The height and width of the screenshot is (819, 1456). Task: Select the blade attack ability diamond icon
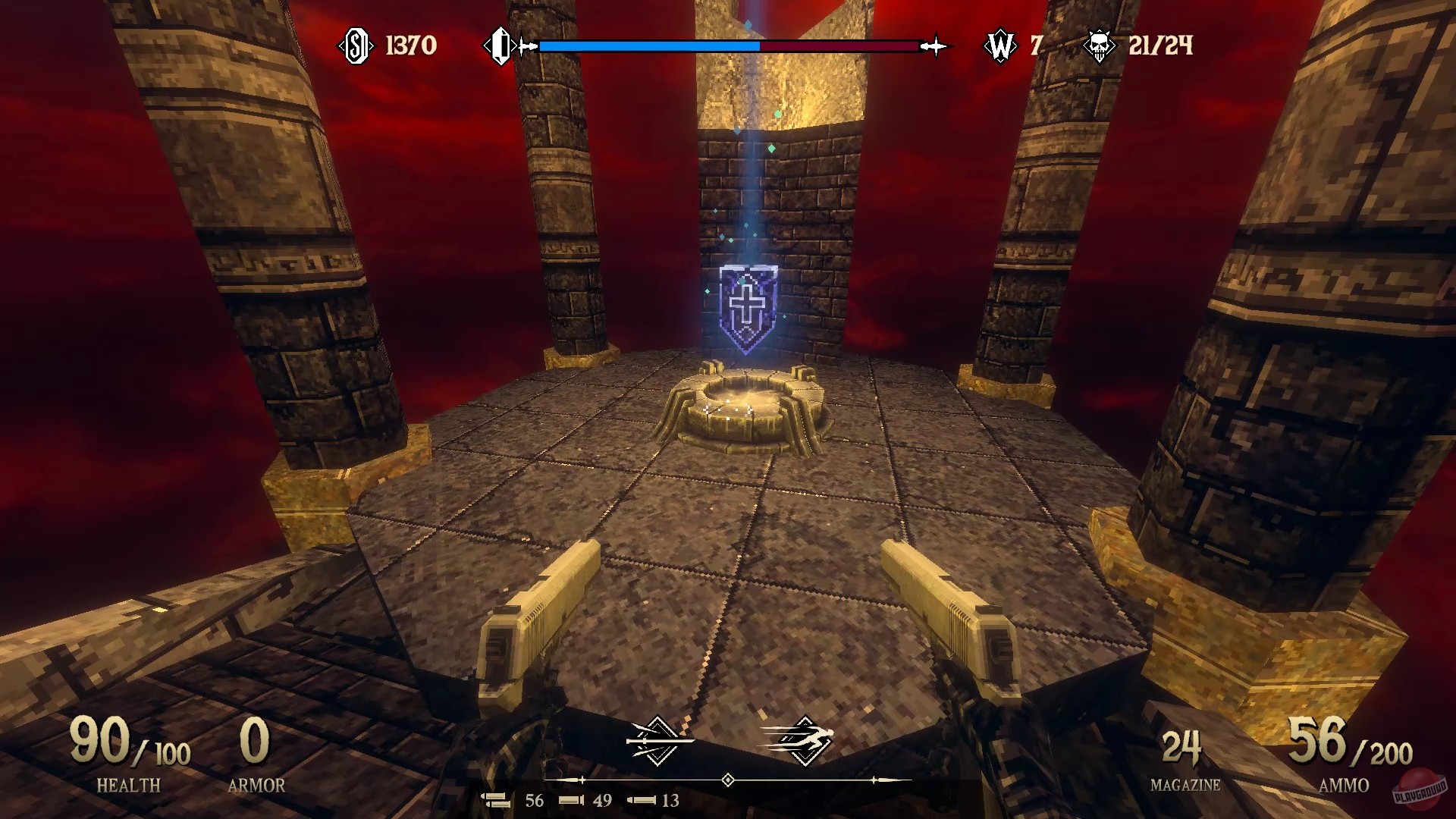click(x=657, y=739)
